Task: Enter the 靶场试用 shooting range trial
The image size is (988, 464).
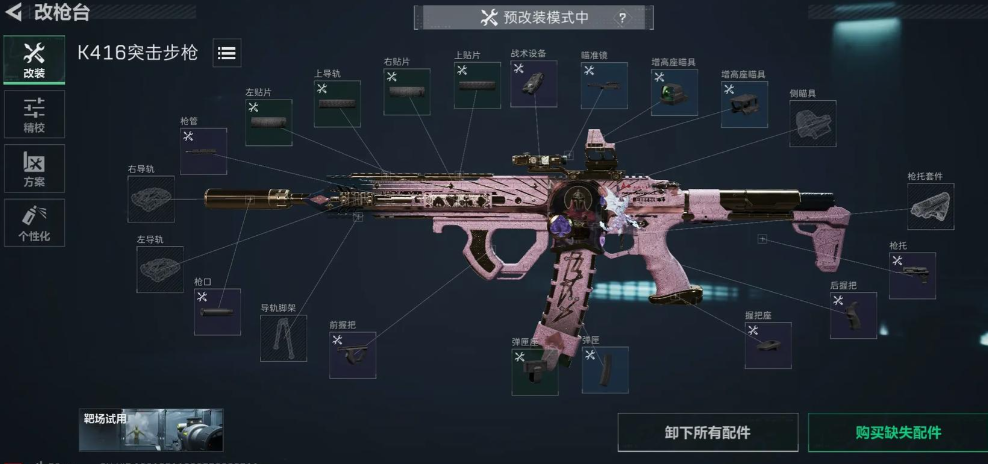Action: (x=151, y=429)
